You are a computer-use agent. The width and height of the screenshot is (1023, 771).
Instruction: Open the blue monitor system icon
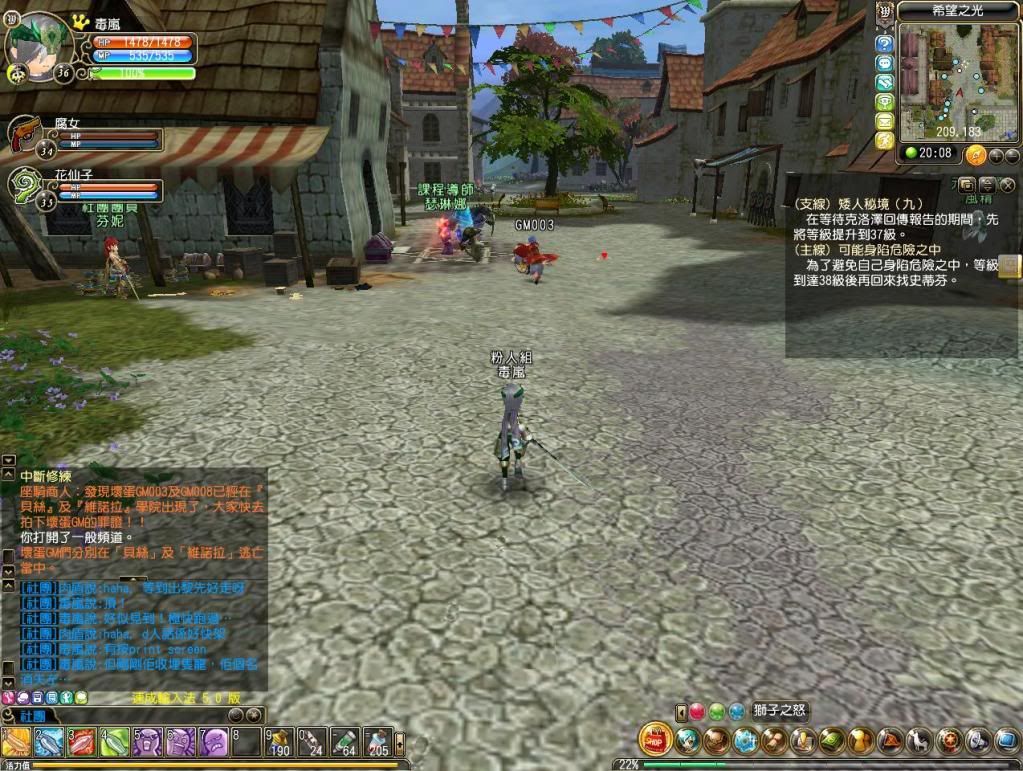click(1006, 741)
